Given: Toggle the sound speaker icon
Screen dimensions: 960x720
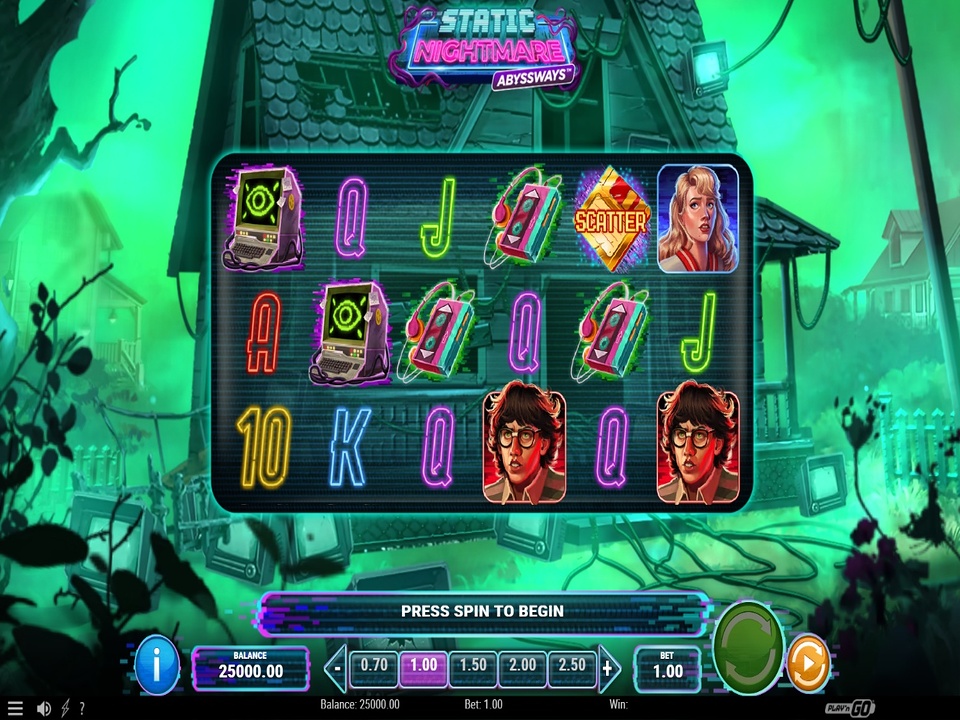Looking at the screenshot, I should click(43, 708).
